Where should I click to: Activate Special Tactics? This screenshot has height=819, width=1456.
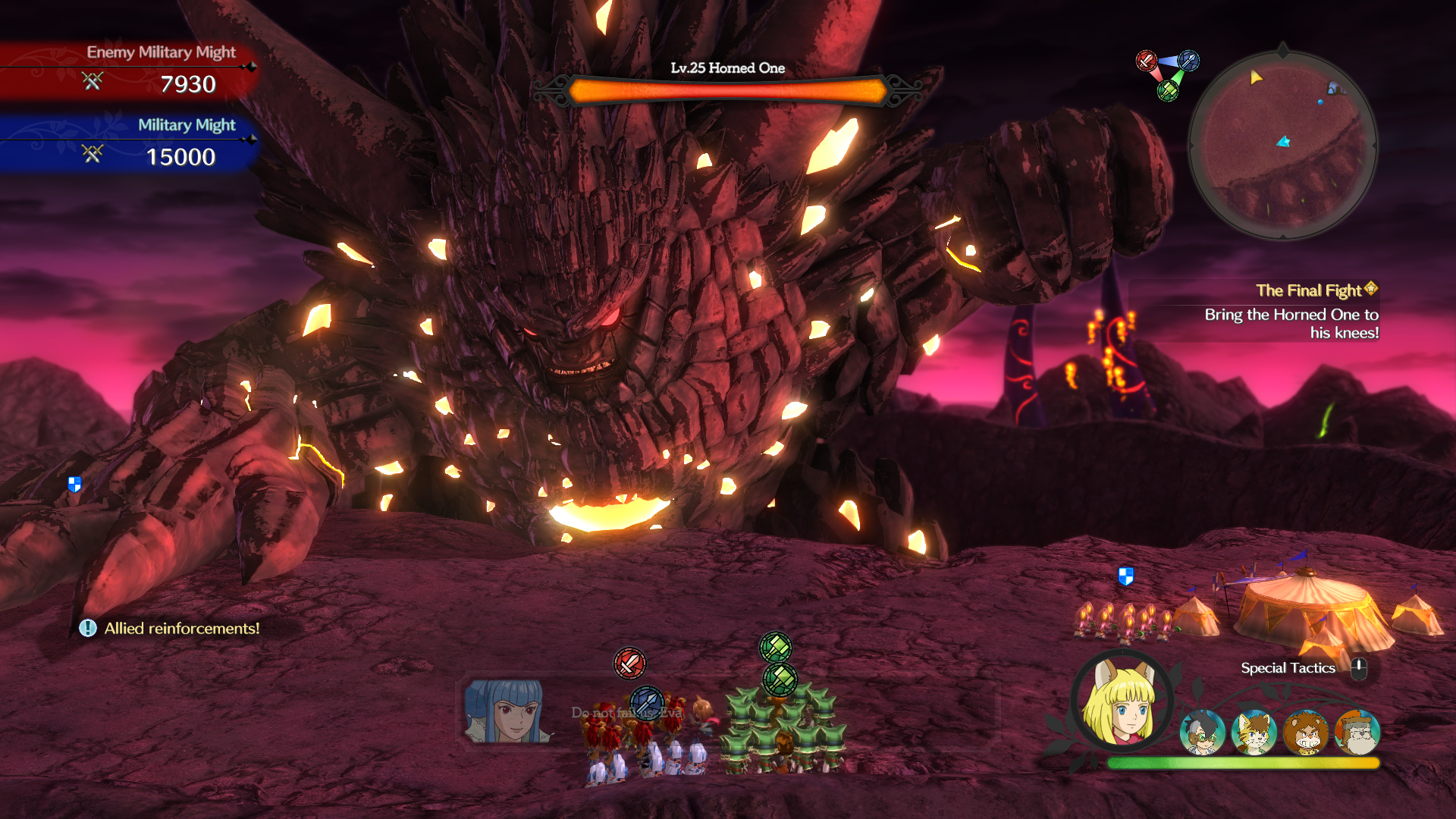pyautogui.click(x=1288, y=668)
